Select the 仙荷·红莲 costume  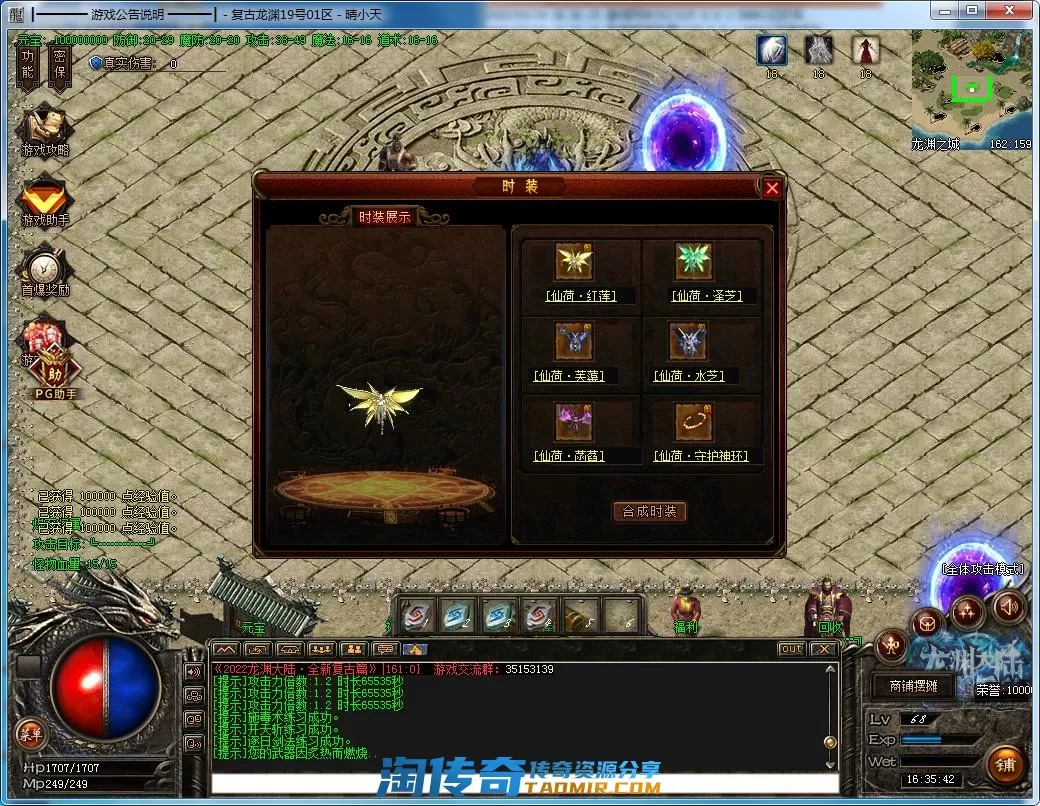[x=575, y=262]
